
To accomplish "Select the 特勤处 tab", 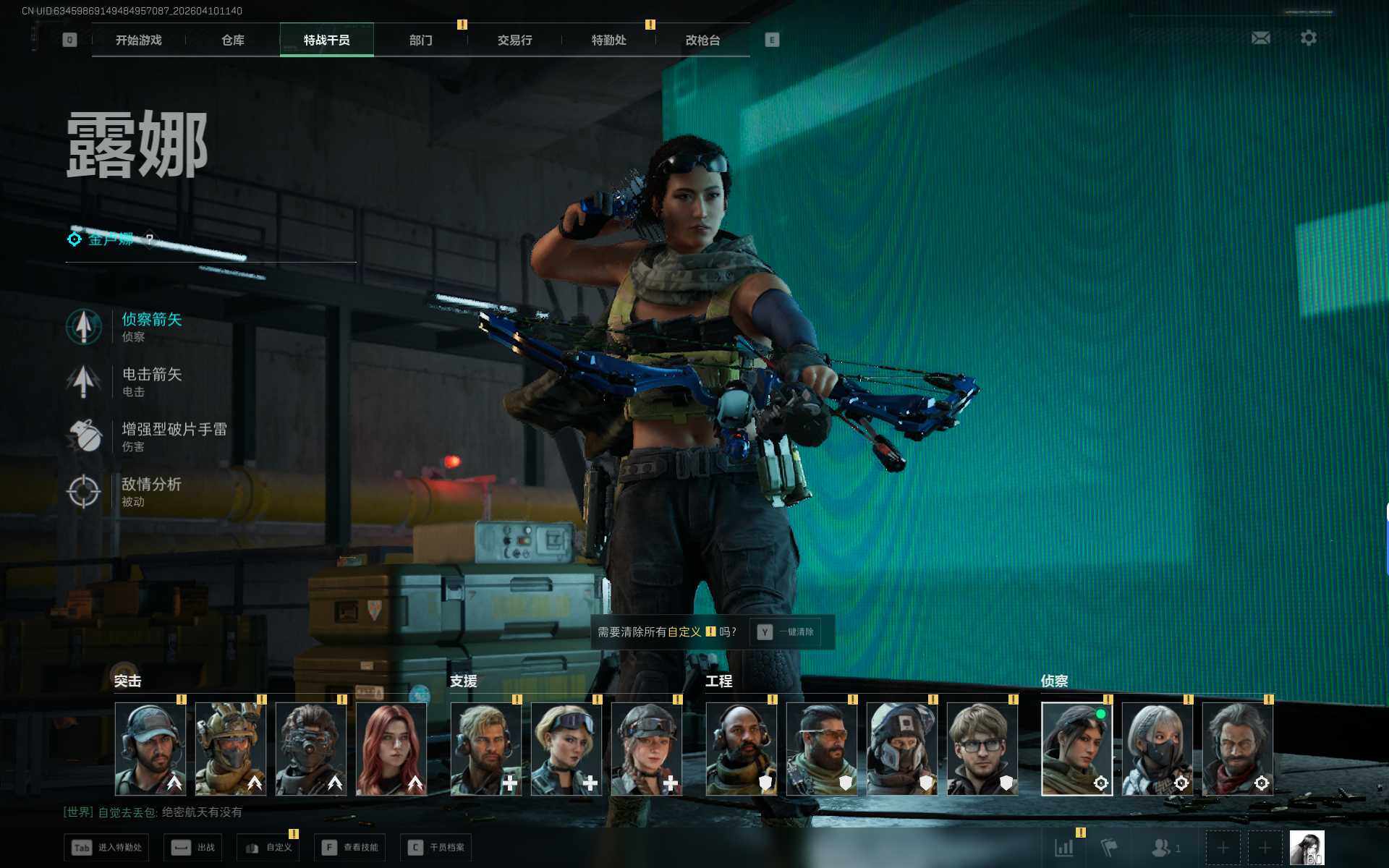I will (x=608, y=41).
